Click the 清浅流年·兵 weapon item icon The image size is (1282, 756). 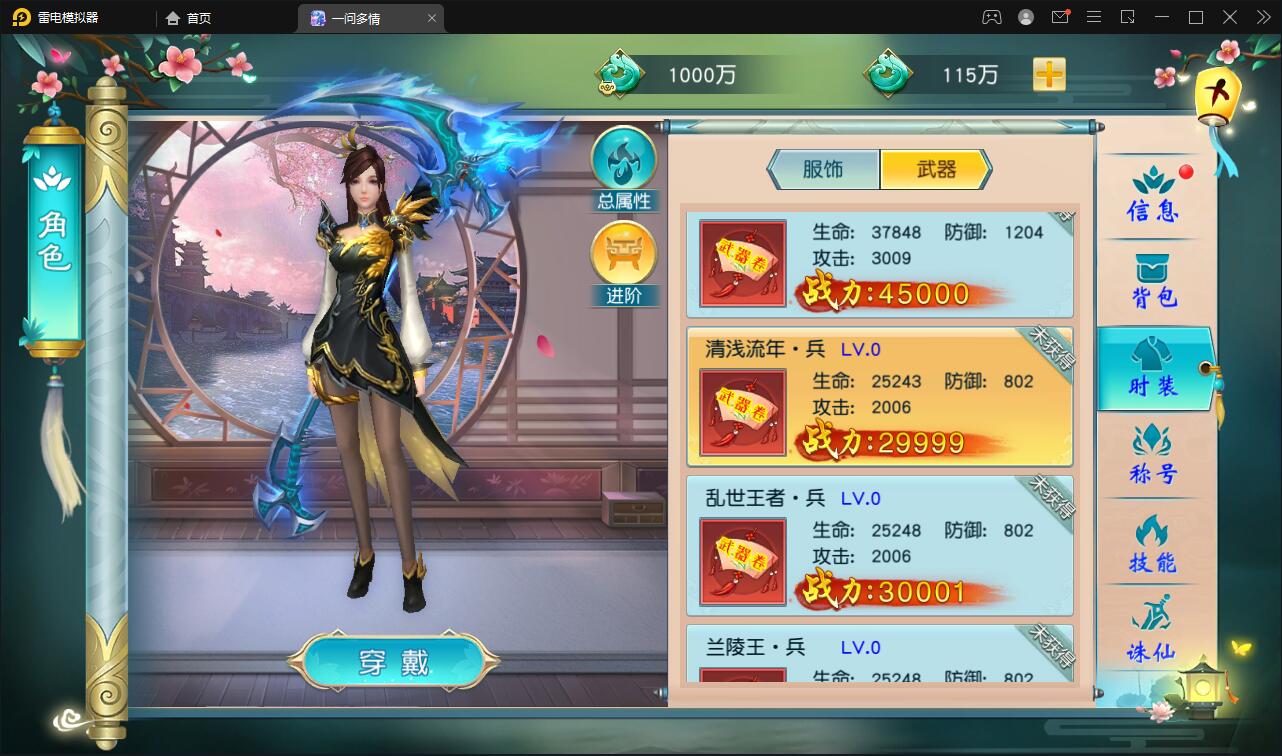[742, 410]
